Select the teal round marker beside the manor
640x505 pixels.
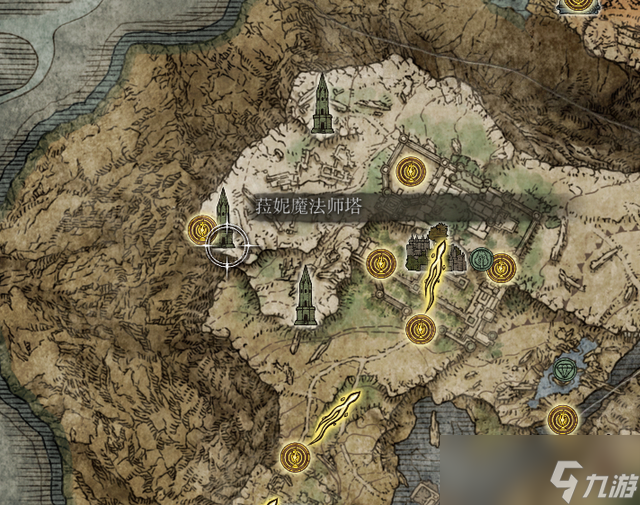(x=481, y=261)
